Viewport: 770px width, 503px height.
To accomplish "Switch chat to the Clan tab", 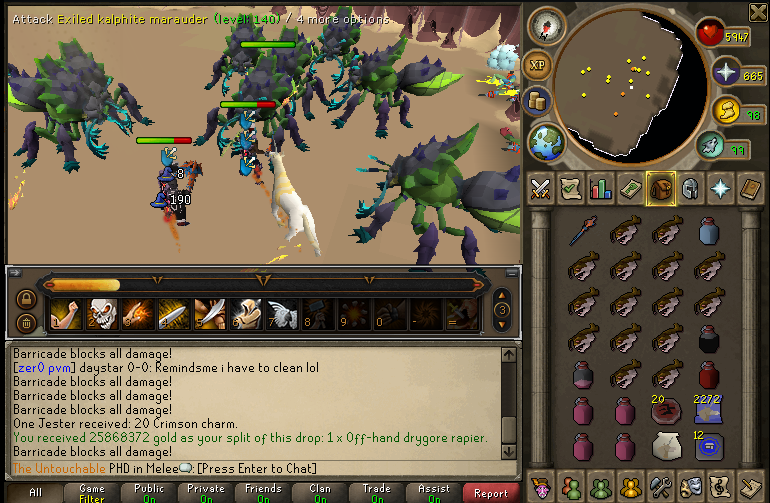I will [x=320, y=492].
